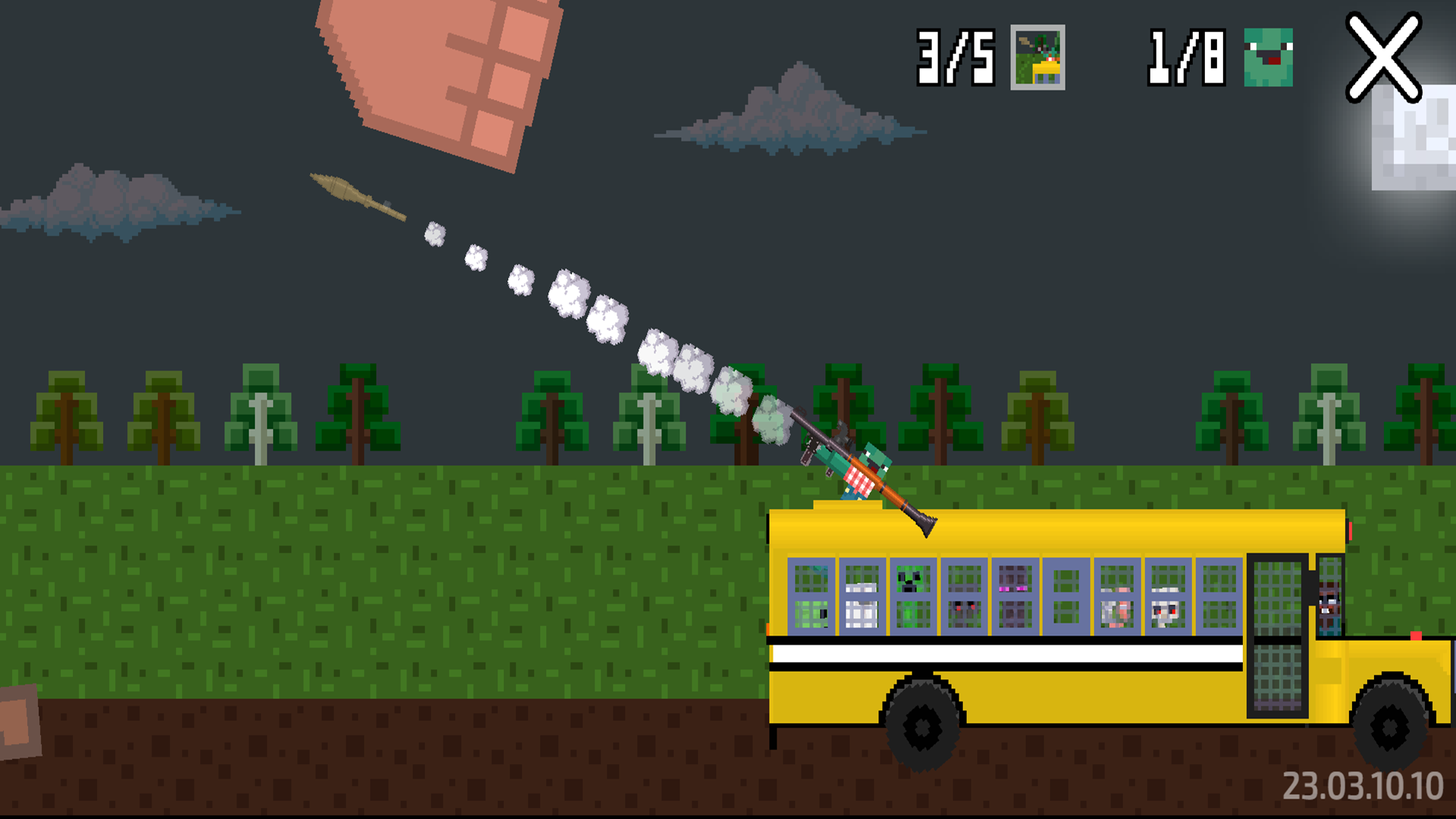This screenshot has height=819, width=1456.
Task: Open the bus front door
Action: click(1276, 622)
